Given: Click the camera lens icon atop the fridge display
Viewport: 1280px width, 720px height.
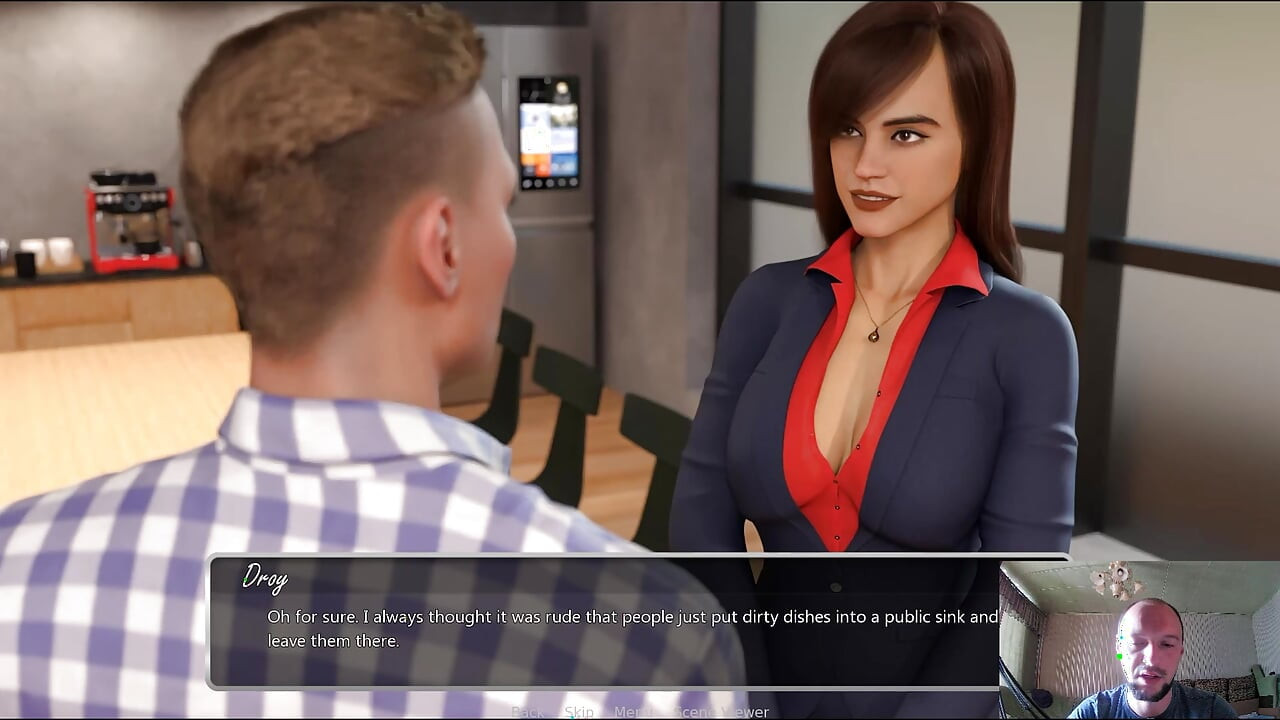Looking at the screenshot, I should (x=547, y=81).
